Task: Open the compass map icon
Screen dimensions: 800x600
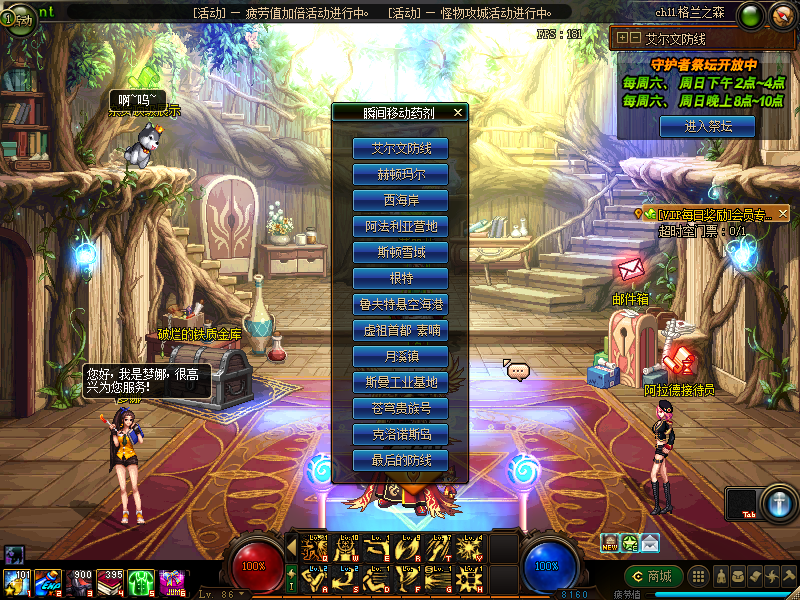Action: [x=780, y=15]
